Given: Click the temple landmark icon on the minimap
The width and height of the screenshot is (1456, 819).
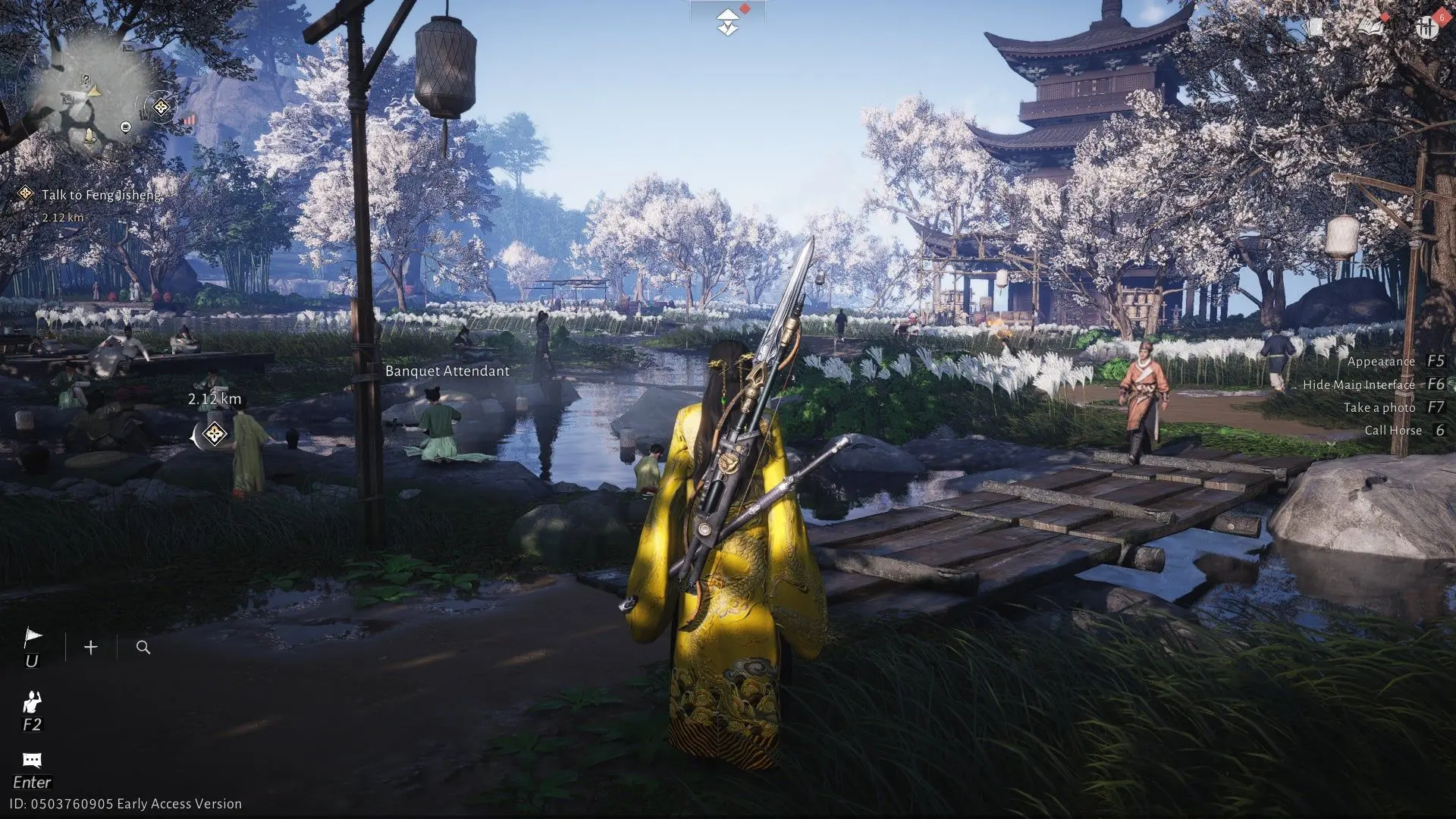Looking at the screenshot, I should 125,127.
